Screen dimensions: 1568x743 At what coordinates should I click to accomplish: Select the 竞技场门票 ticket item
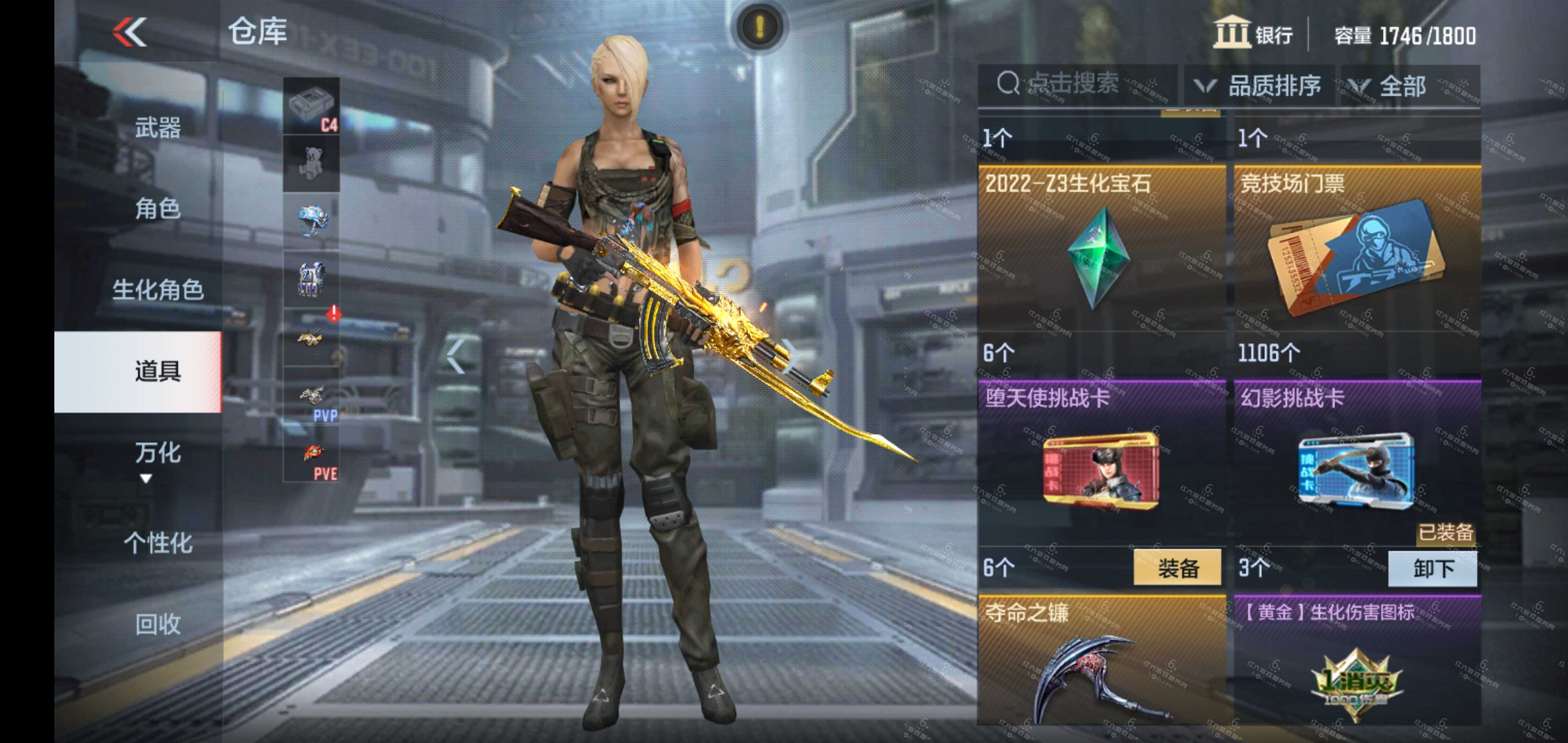tap(1357, 250)
